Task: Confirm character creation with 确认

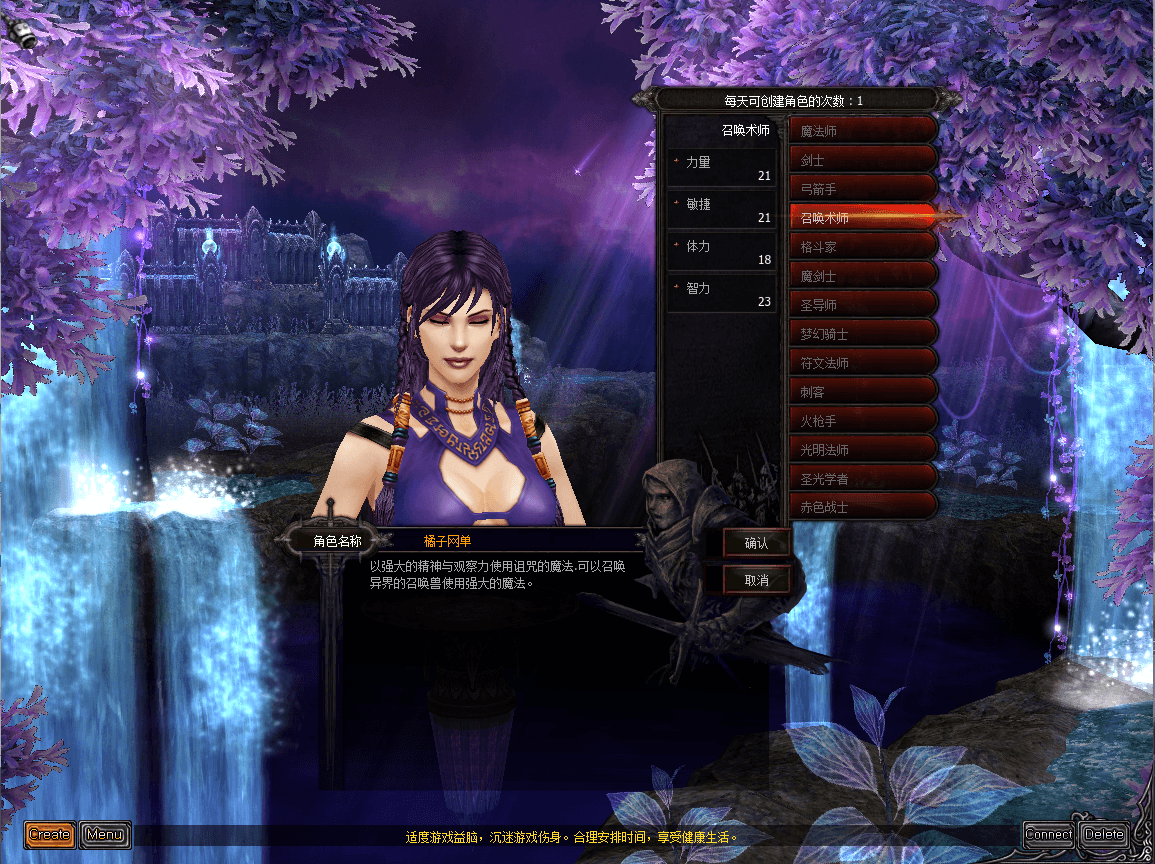Action: point(756,543)
